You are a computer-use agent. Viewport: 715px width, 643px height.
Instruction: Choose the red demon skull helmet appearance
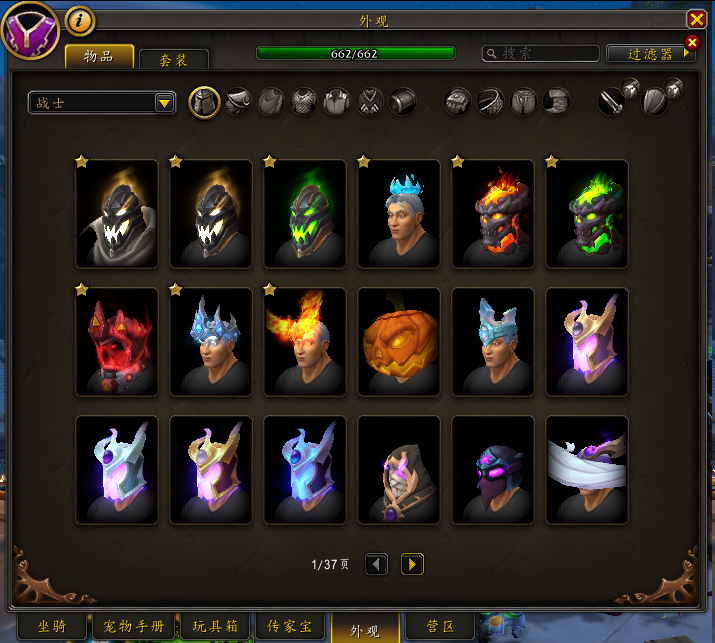pos(117,341)
